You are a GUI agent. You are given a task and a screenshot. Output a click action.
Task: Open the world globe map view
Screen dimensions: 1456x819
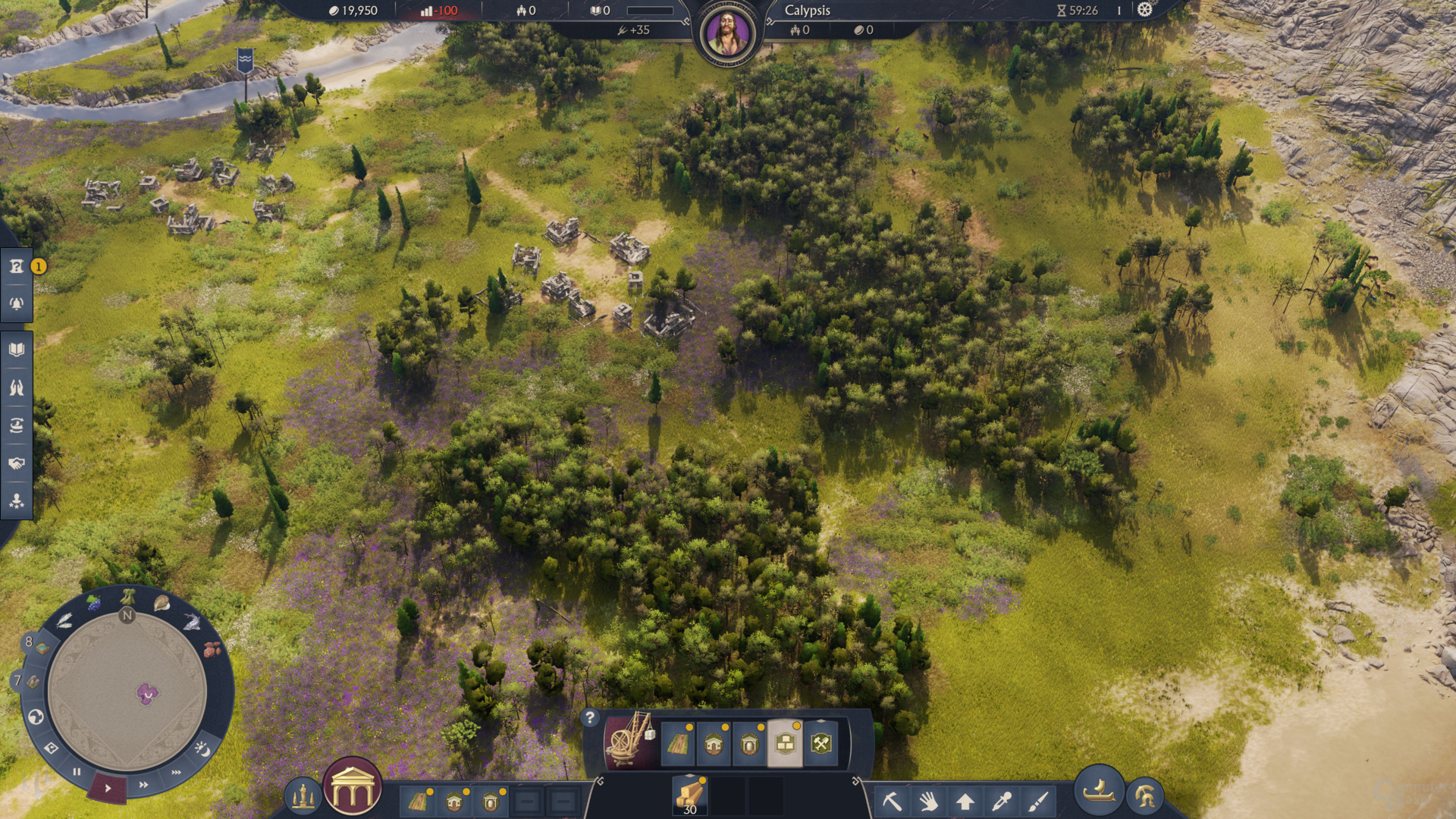tap(35, 717)
